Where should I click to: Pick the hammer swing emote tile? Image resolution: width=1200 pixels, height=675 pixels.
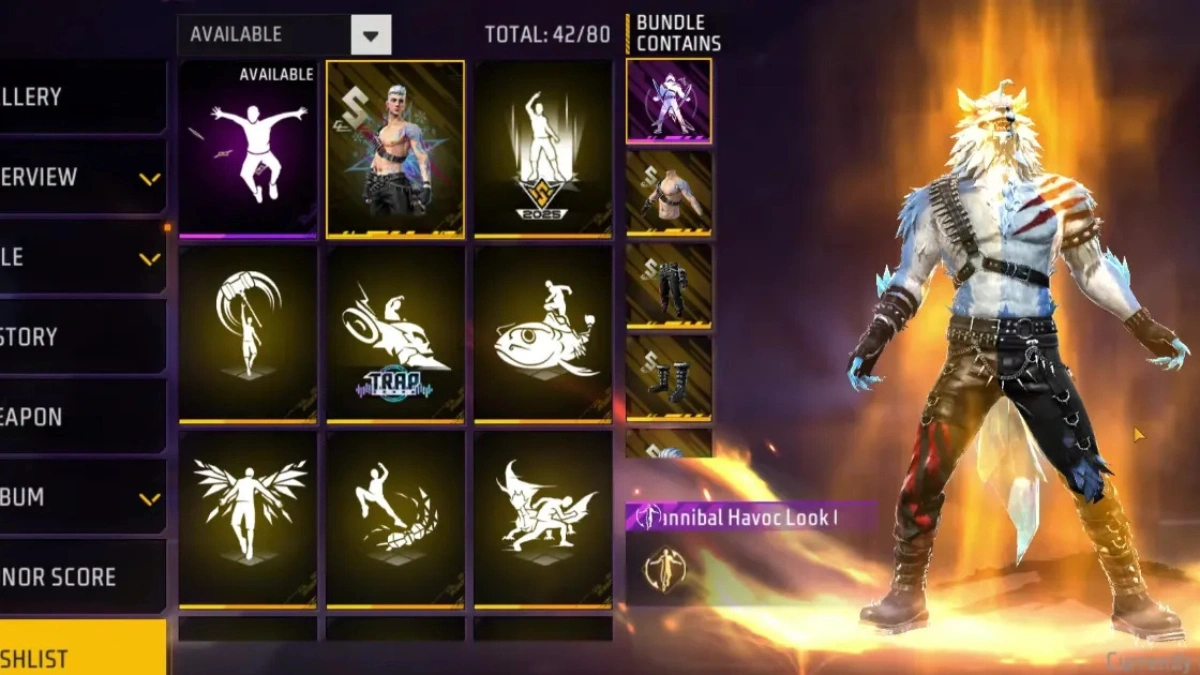coord(248,333)
